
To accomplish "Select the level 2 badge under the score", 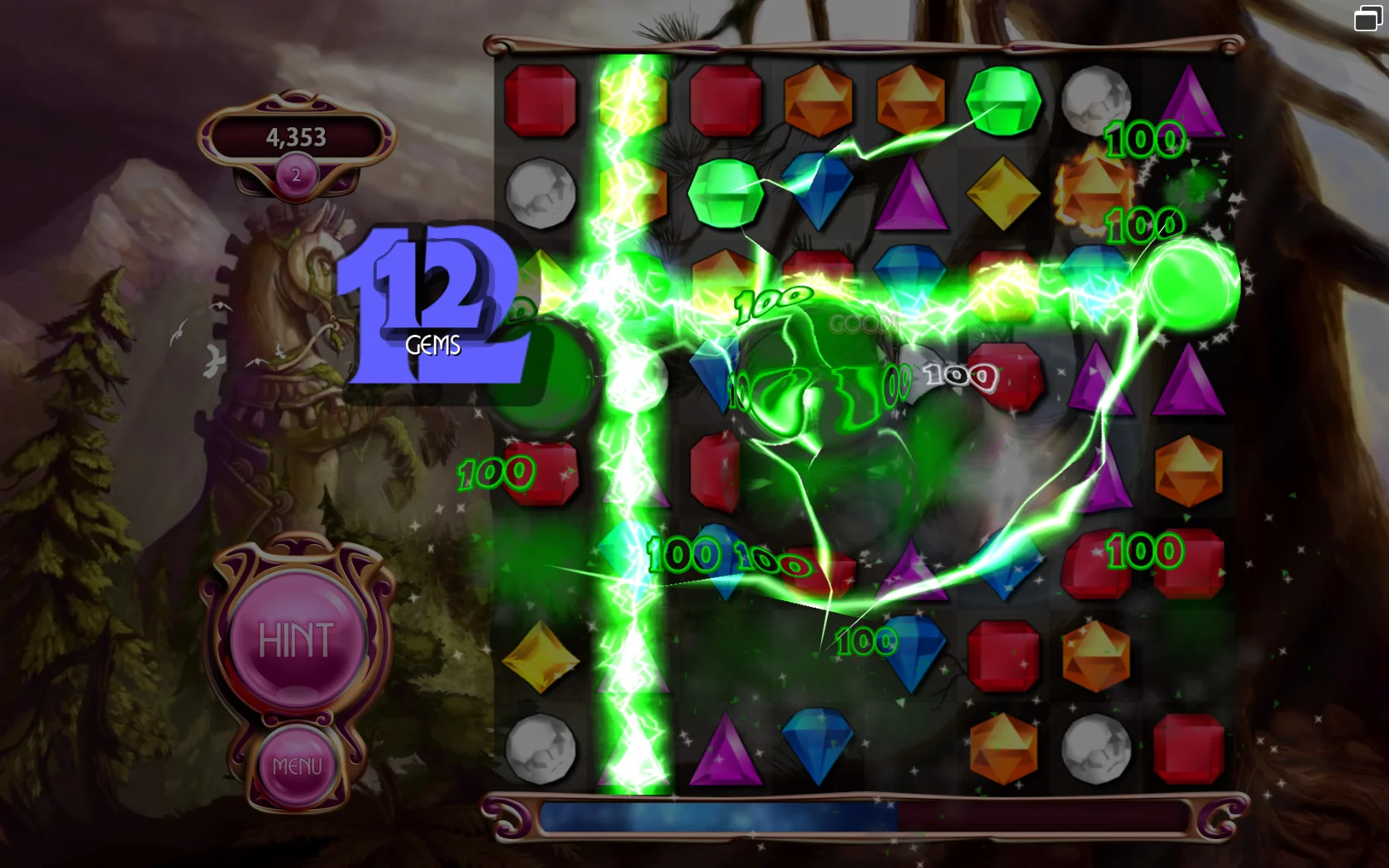I will click(298, 174).
